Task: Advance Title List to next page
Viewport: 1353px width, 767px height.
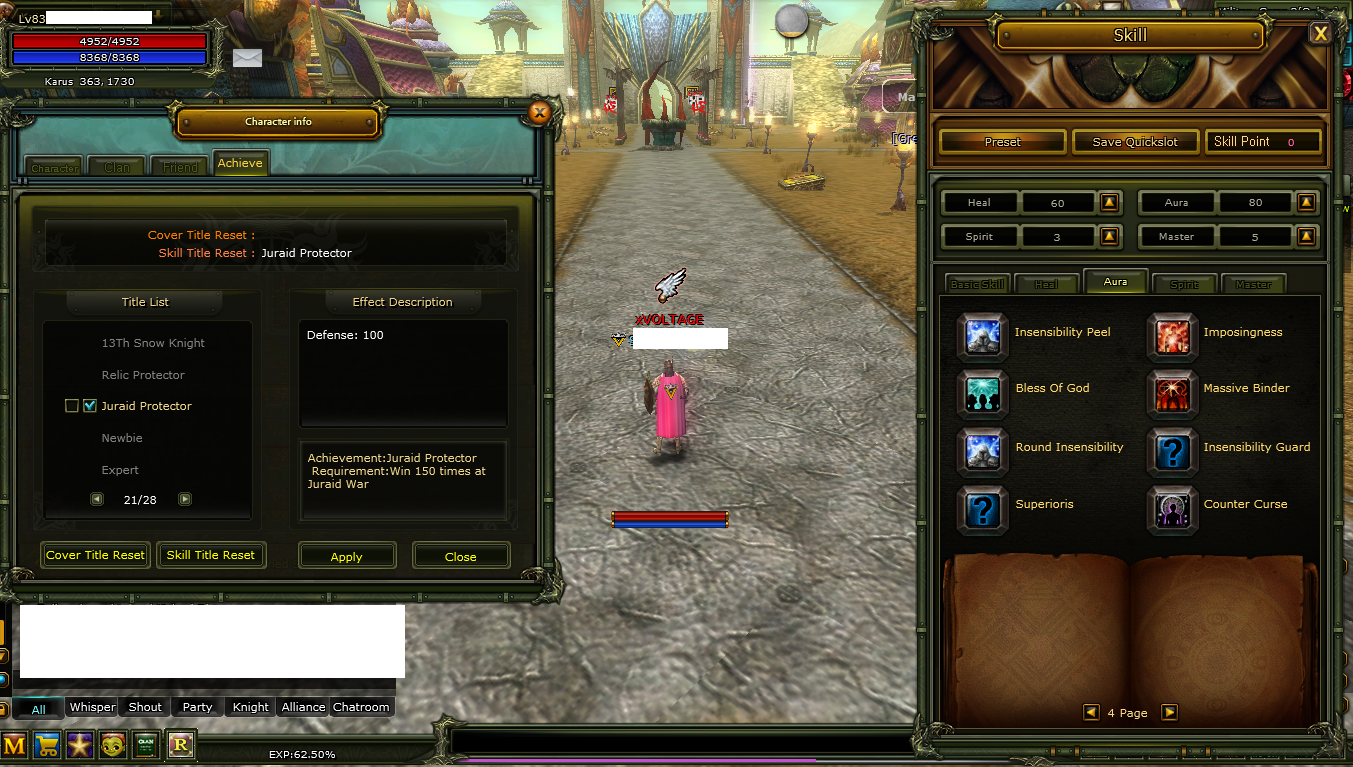Action: (x=184, y=498)
